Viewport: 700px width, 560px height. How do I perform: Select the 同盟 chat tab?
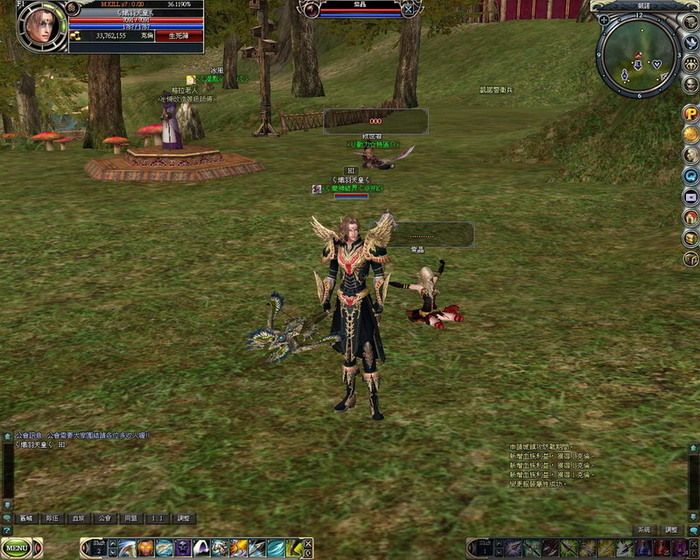tap(130, 519)
